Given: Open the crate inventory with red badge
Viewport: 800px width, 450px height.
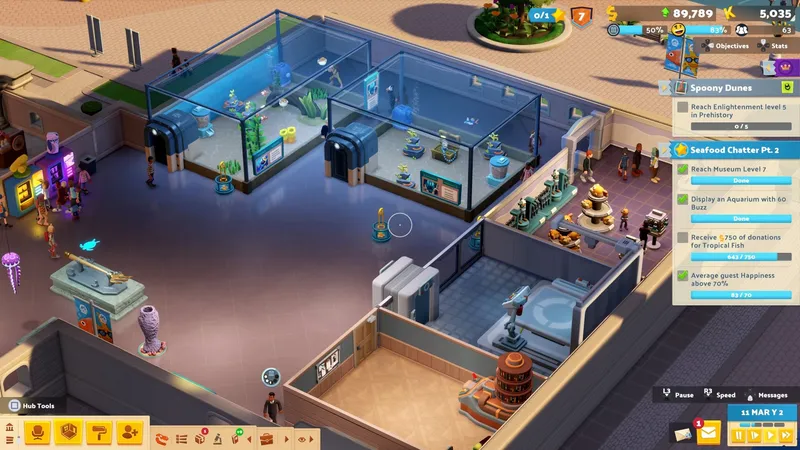Looking at the screenshot, I should tap(201, 438).
